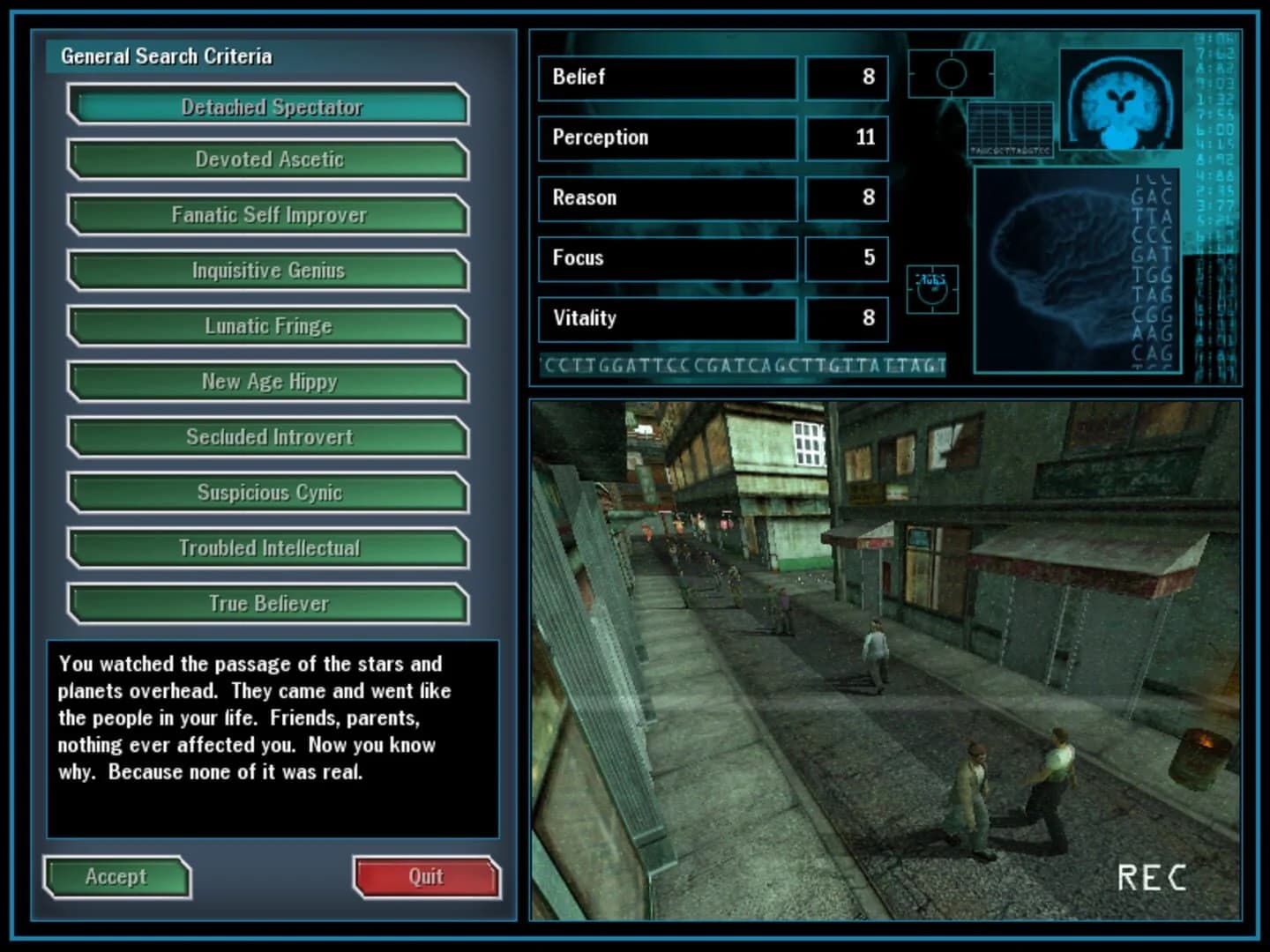Click the camera viewfinder icon
Viewport: 1270px width, 952px height.
[951, 74]
